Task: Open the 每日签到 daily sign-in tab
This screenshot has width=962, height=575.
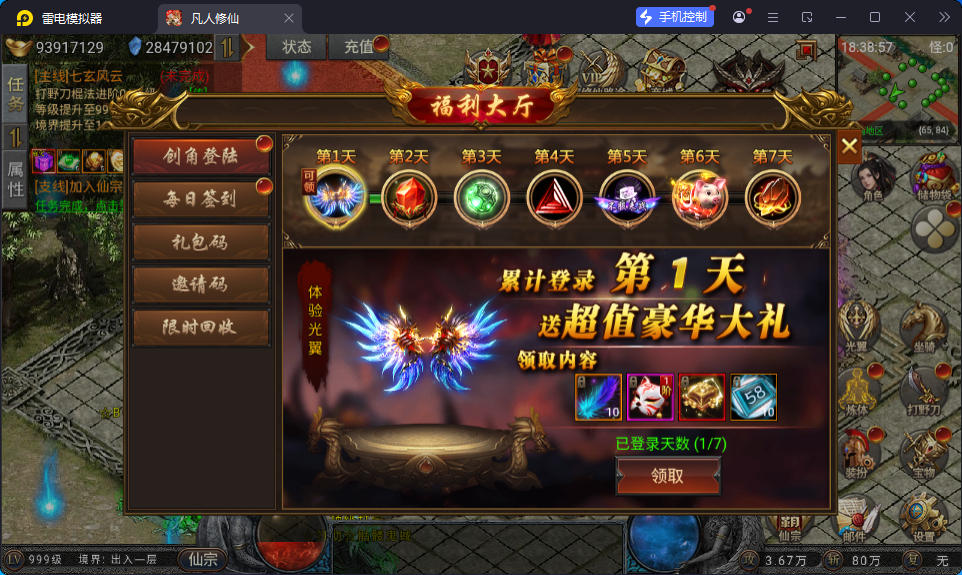Action: click(x=201, y=199)
